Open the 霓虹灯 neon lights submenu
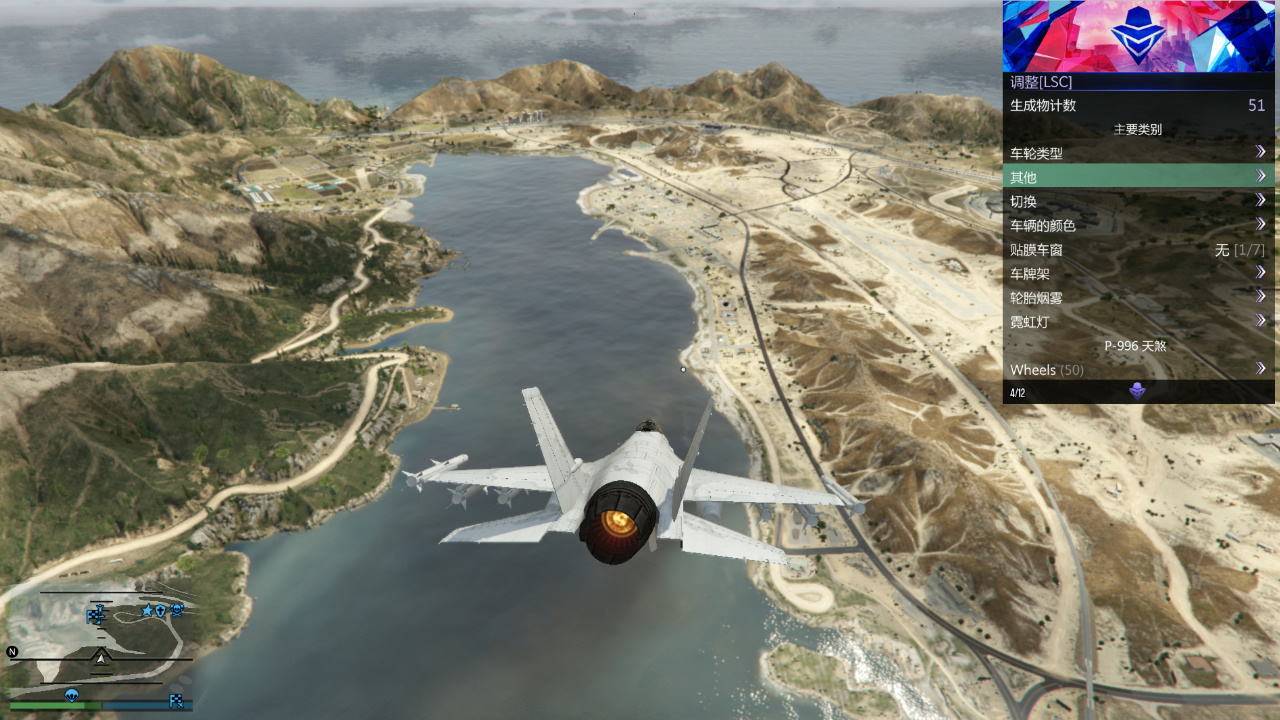1280x720 pixels. point(1138,322)
